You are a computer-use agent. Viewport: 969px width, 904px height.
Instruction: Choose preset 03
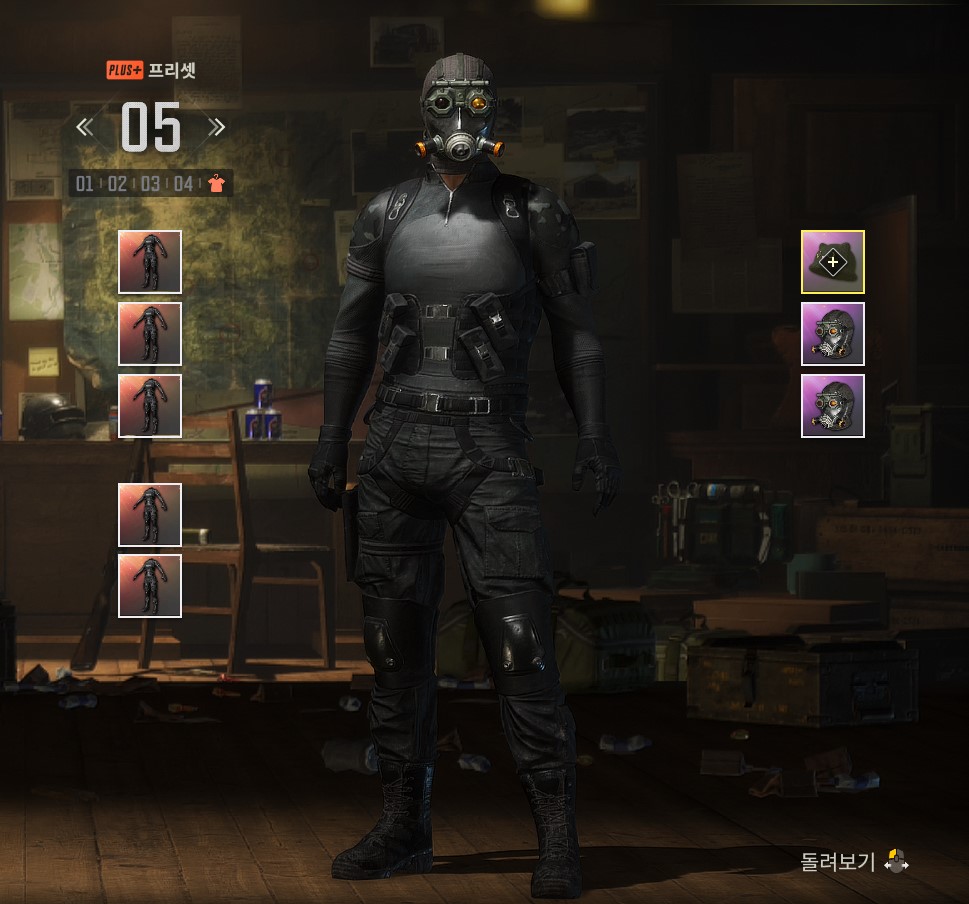click(150, 183)
